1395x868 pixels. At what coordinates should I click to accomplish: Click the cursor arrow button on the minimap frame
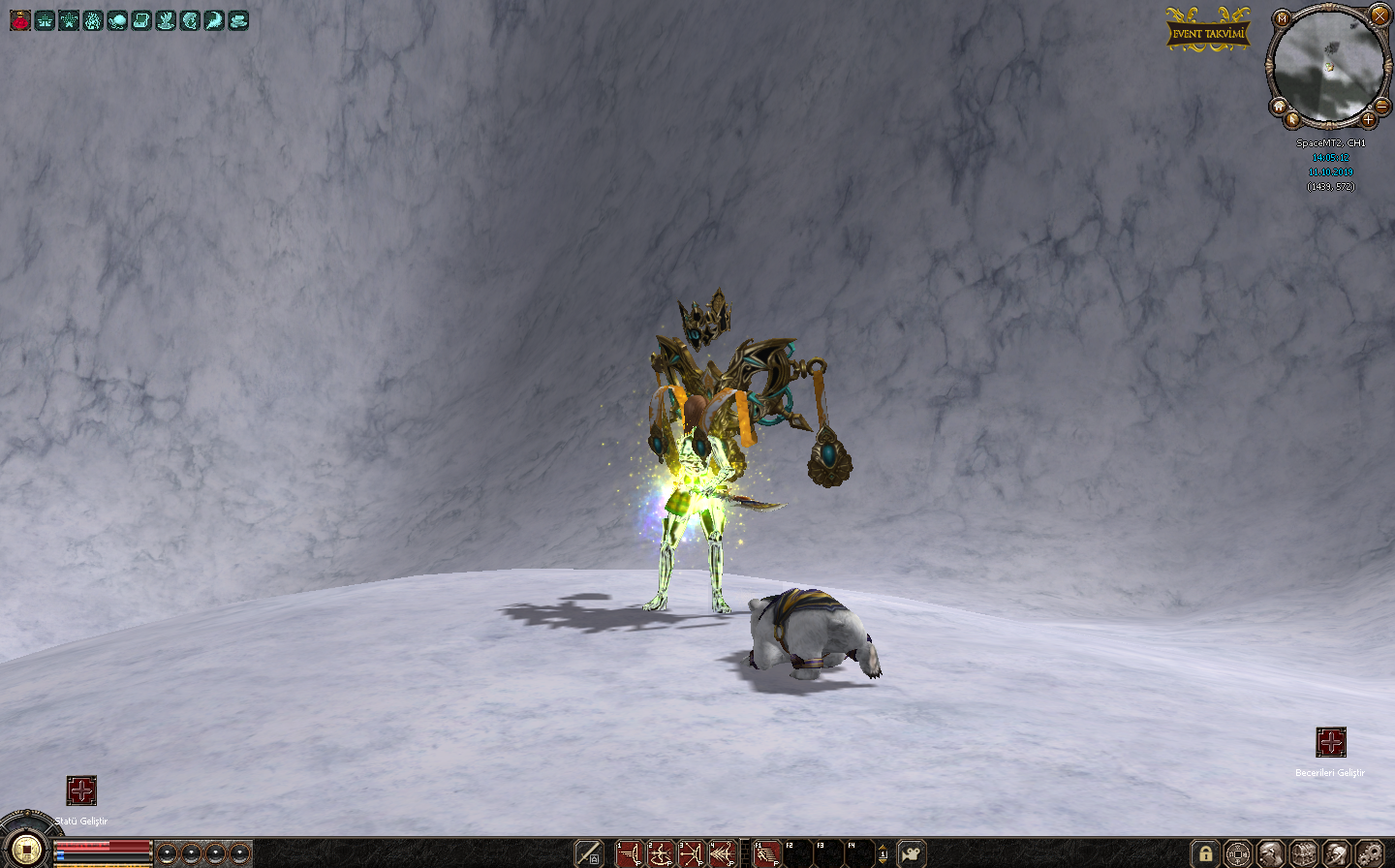[1292, 119]
